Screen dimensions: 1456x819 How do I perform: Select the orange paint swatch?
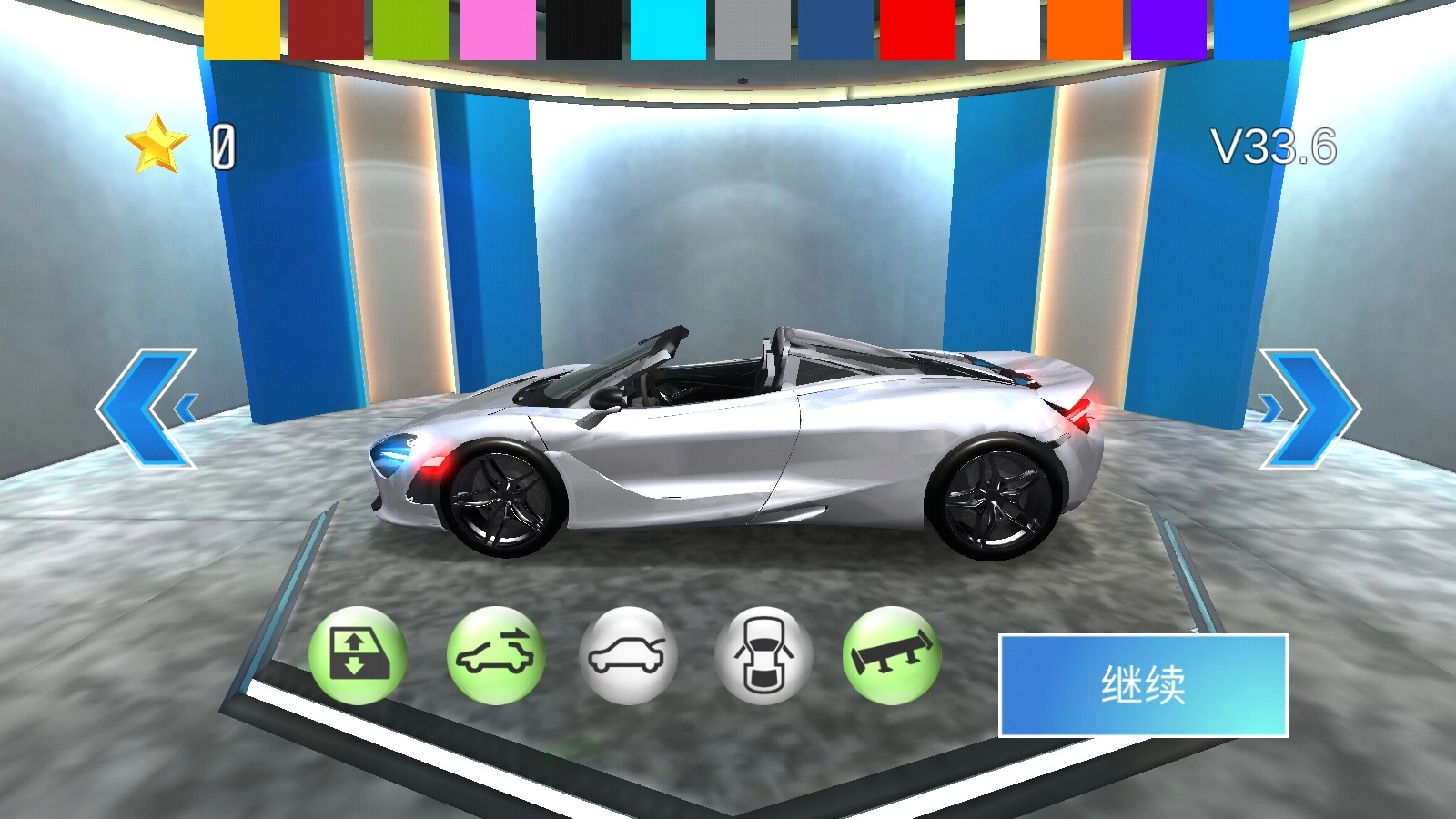pyautogui.click(x=1086, y=27)
